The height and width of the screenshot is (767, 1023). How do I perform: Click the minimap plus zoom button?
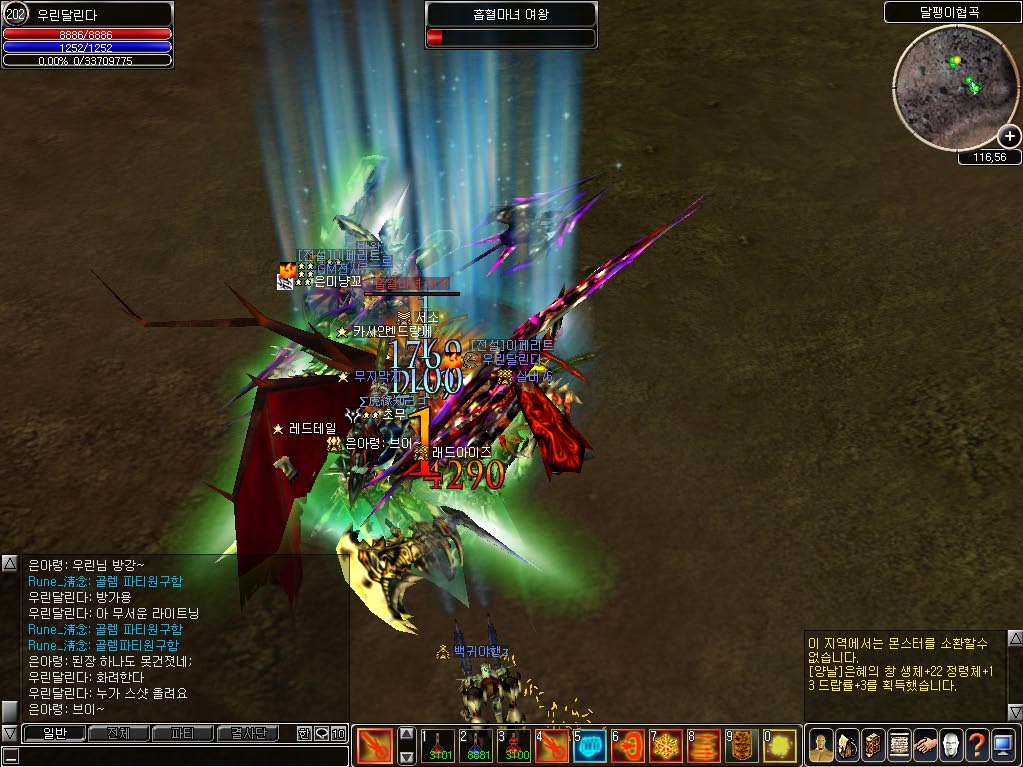click(1009, 137)
